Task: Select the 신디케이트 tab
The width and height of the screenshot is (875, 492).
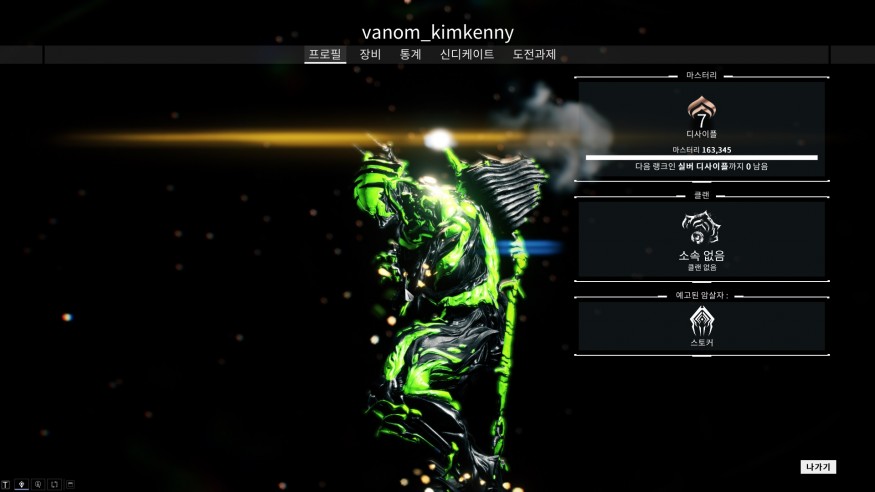Action: (467, 54)
